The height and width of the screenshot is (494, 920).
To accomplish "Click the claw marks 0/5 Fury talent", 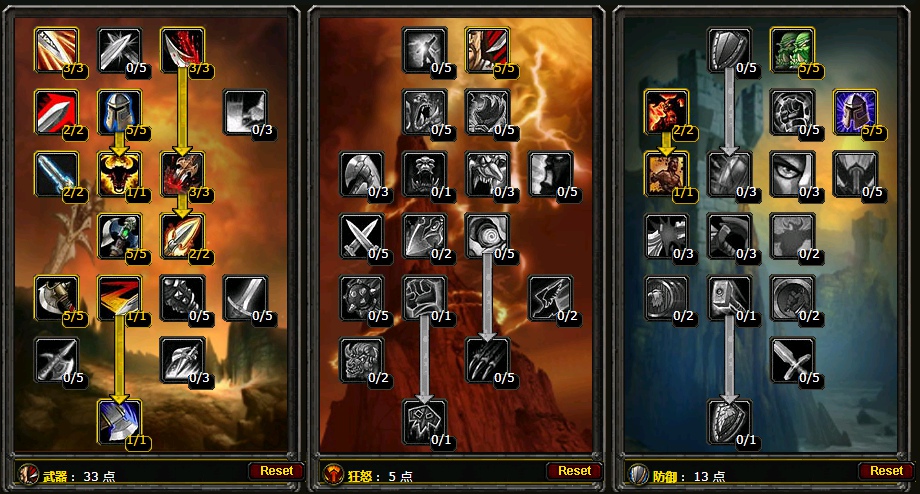I will (487, 360).
